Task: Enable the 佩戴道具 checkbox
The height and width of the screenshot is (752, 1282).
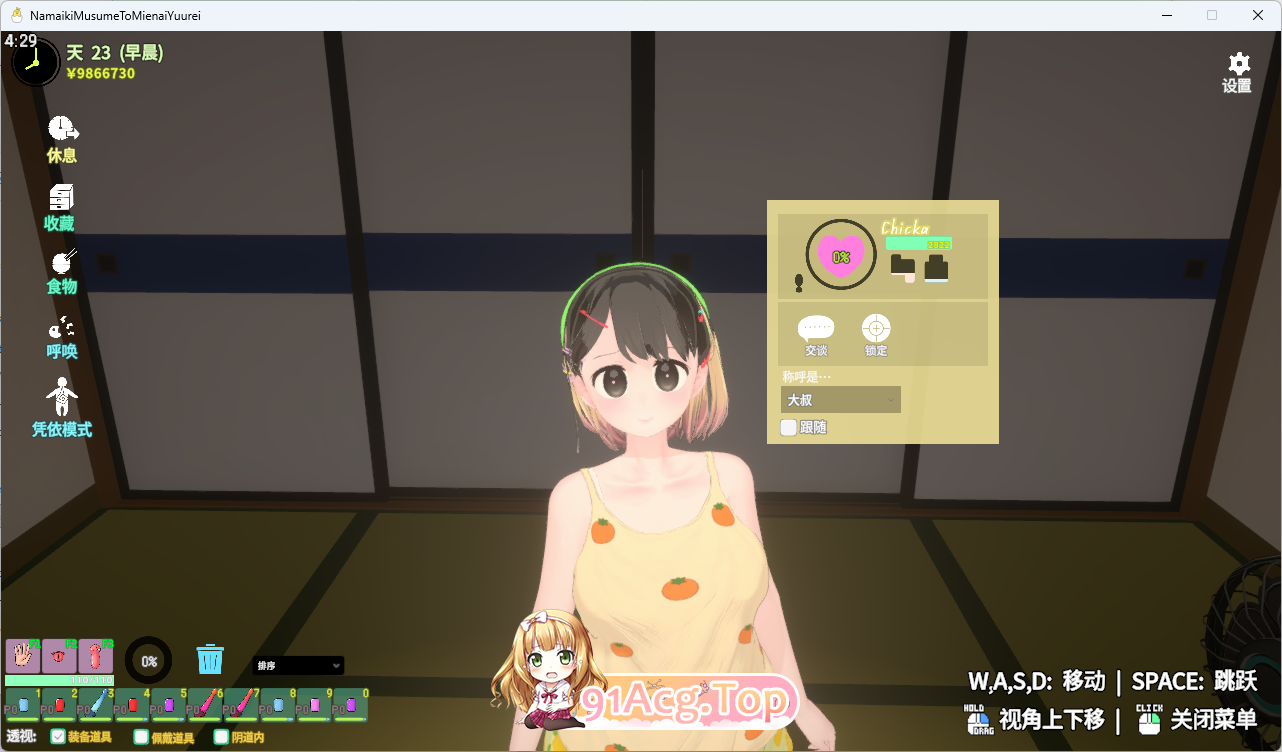Action: pos(140,737)
